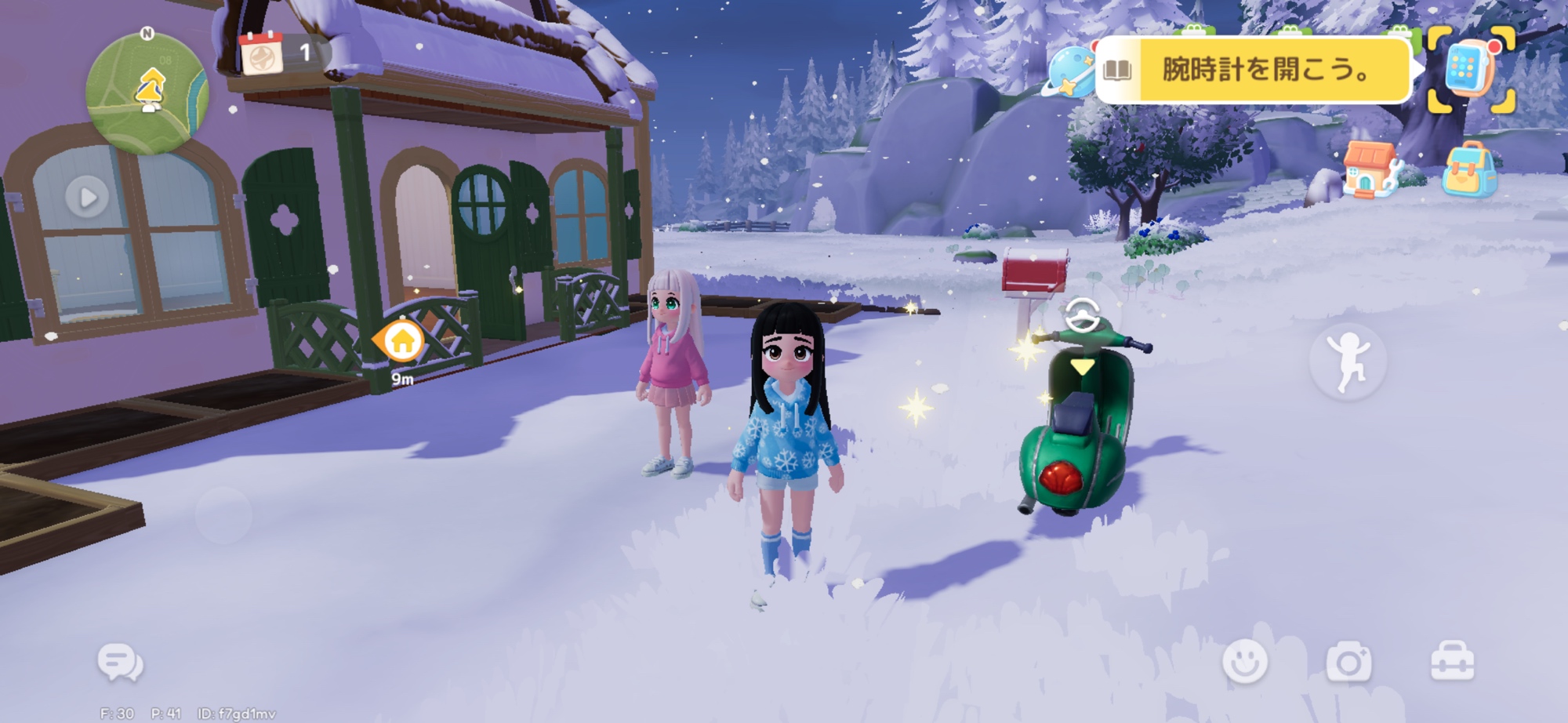Screen dimensions: 1568x723
Task: Open the smiley emote menu
Action: click(x=1245, y=661)
